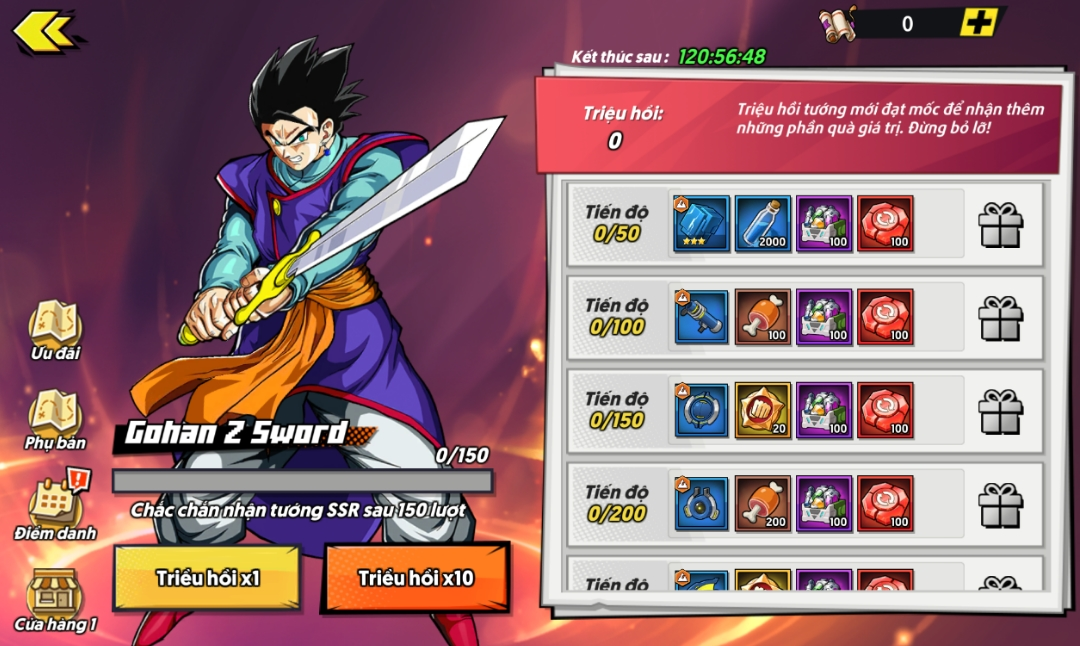Claim the 0/100 progress gift box
Image resolution: width=1080 pixels, height=646 pixels.
[1000, 318]
